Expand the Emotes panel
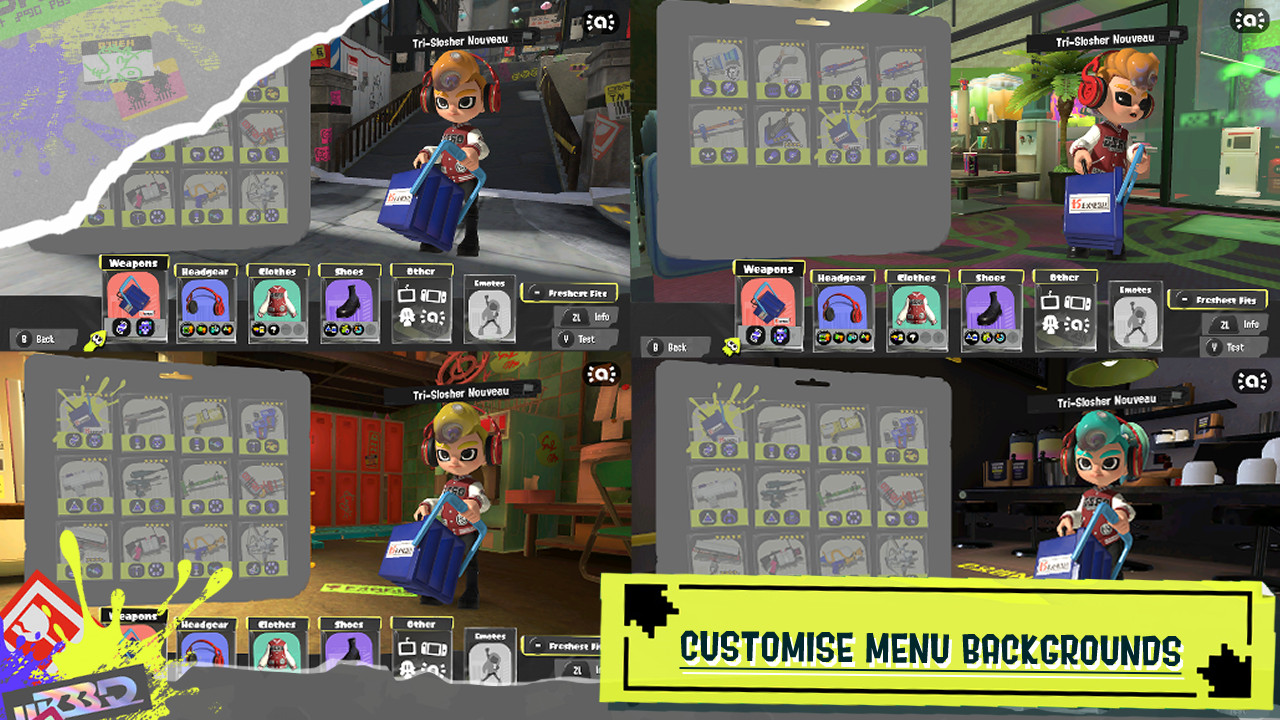The width and height of the screenshot is (1280, 720). click(490, 281)
